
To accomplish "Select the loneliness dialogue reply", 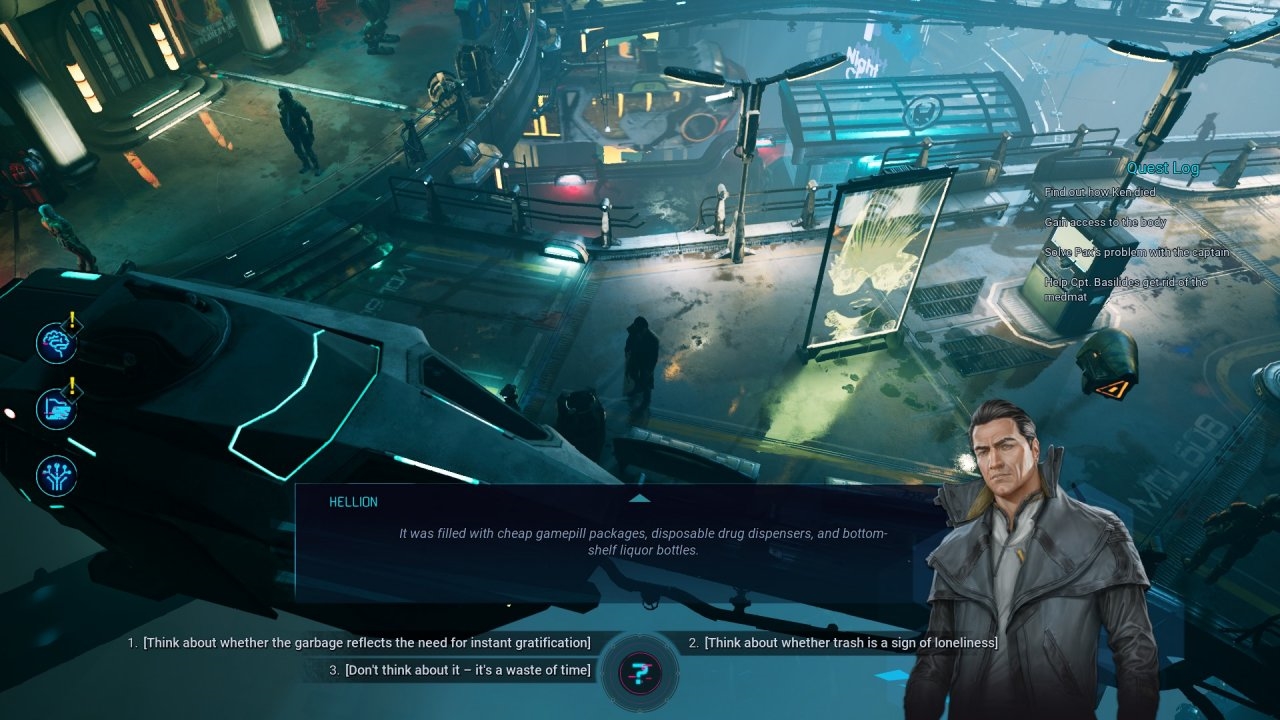I will pyautogui.click(x=850, y=642).
